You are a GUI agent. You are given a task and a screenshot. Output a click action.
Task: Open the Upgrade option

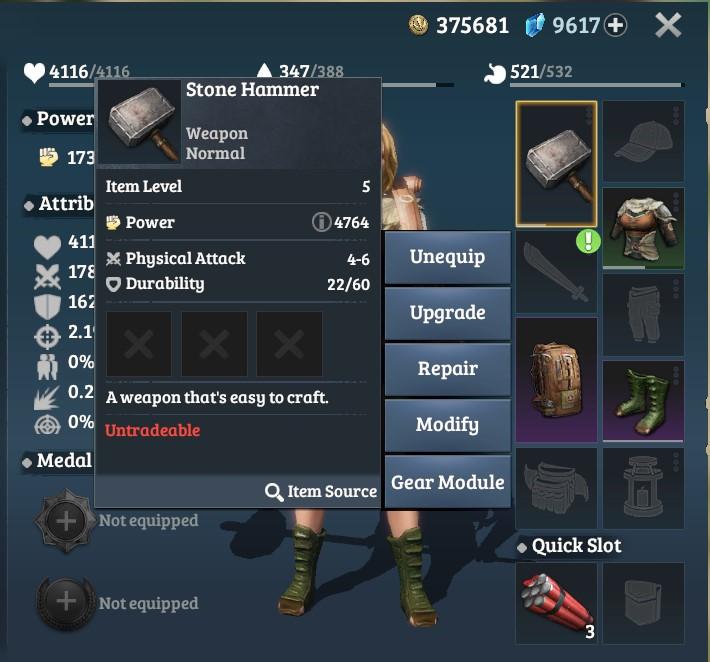coord(447,313)
